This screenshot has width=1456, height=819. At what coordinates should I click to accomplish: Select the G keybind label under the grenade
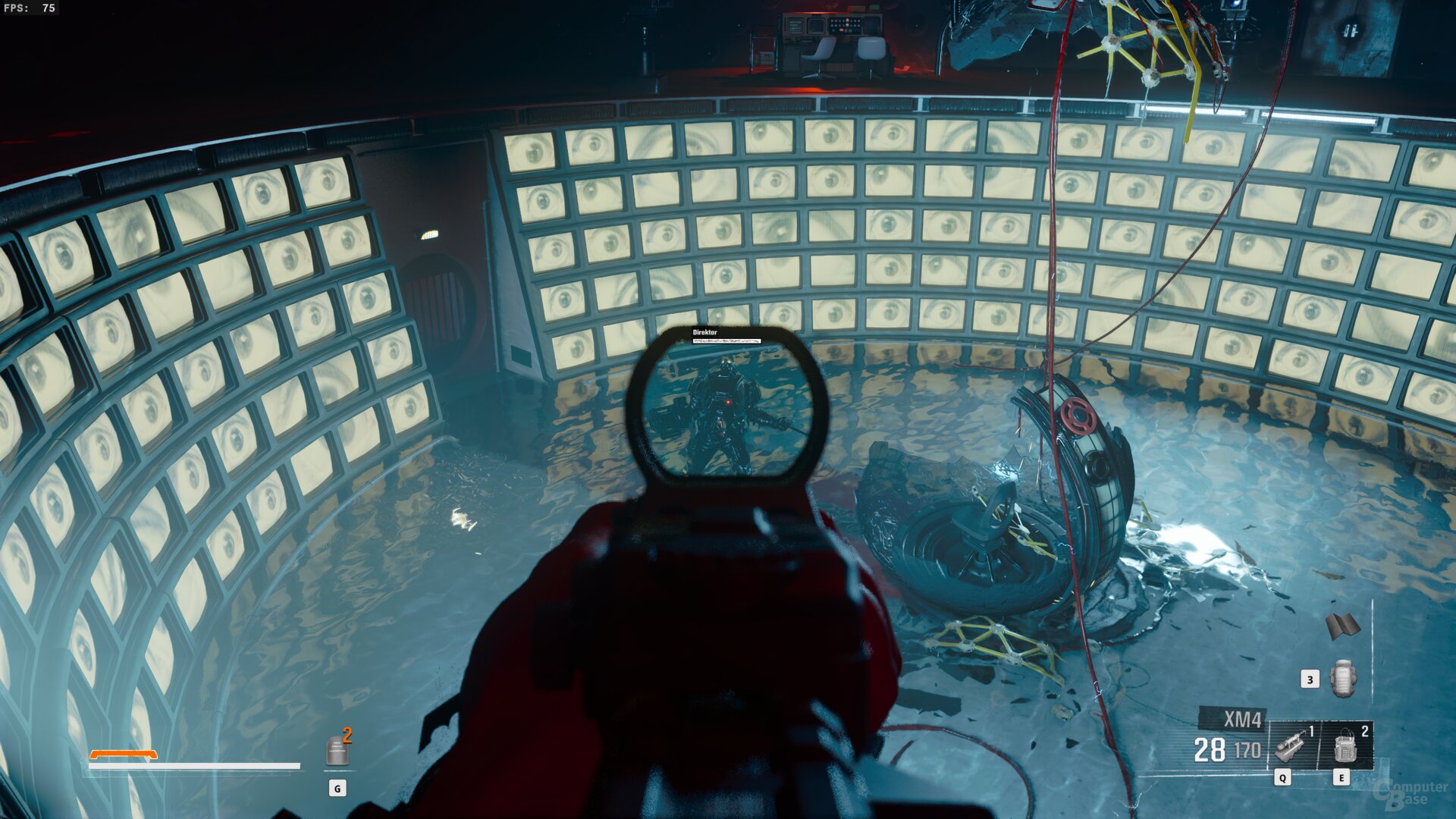[339, 787]
